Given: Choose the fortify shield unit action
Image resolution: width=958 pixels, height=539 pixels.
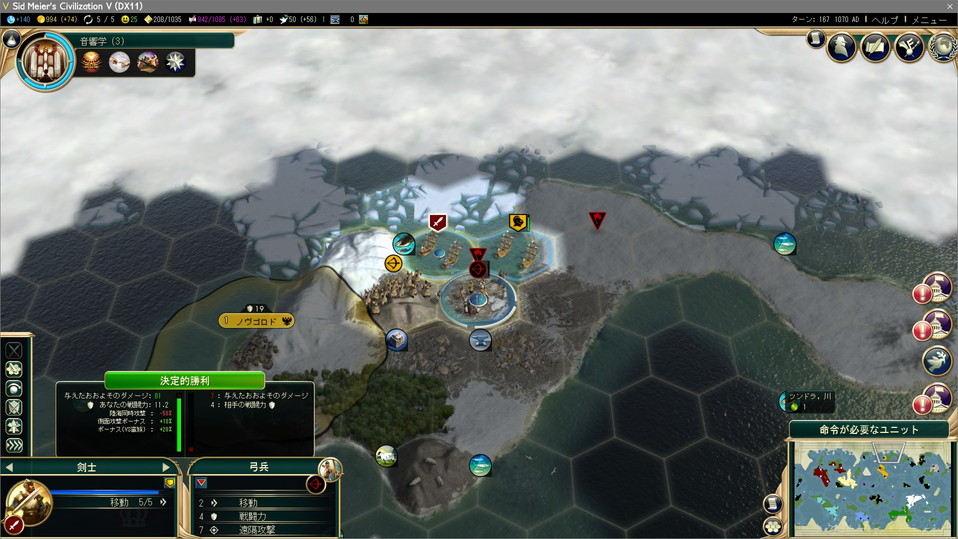Looking at the screenshot, I should [14, 408].
